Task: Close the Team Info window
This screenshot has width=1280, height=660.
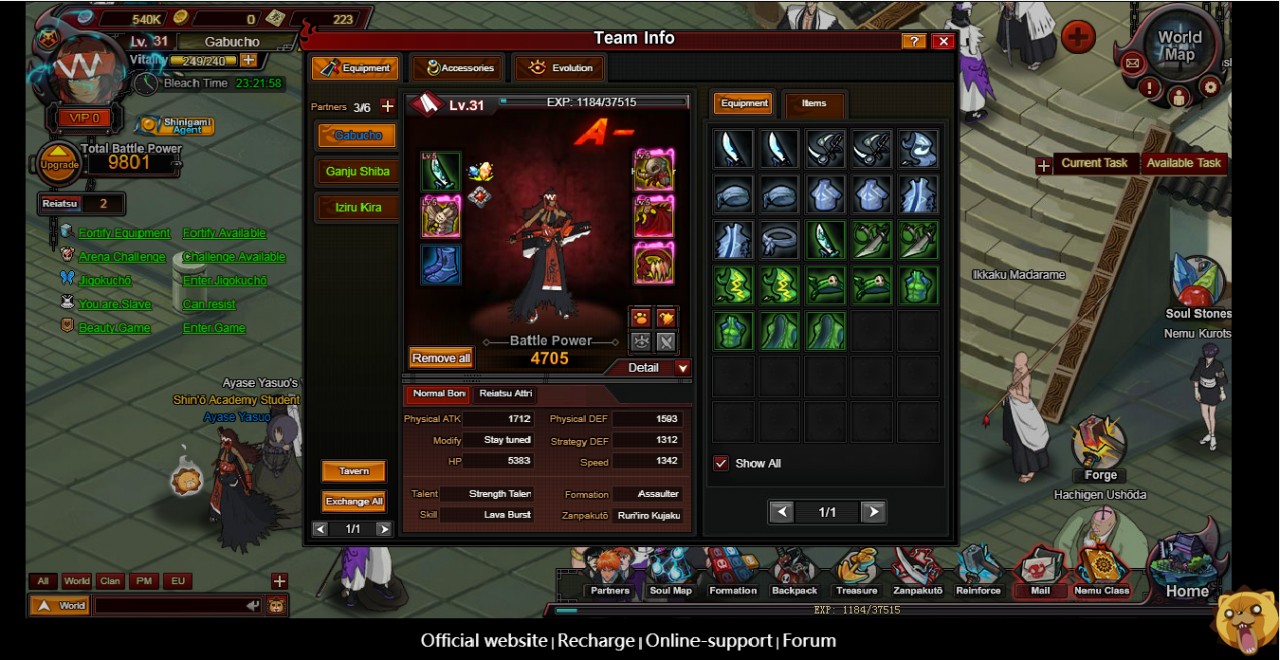Action: tap(942, 41)
